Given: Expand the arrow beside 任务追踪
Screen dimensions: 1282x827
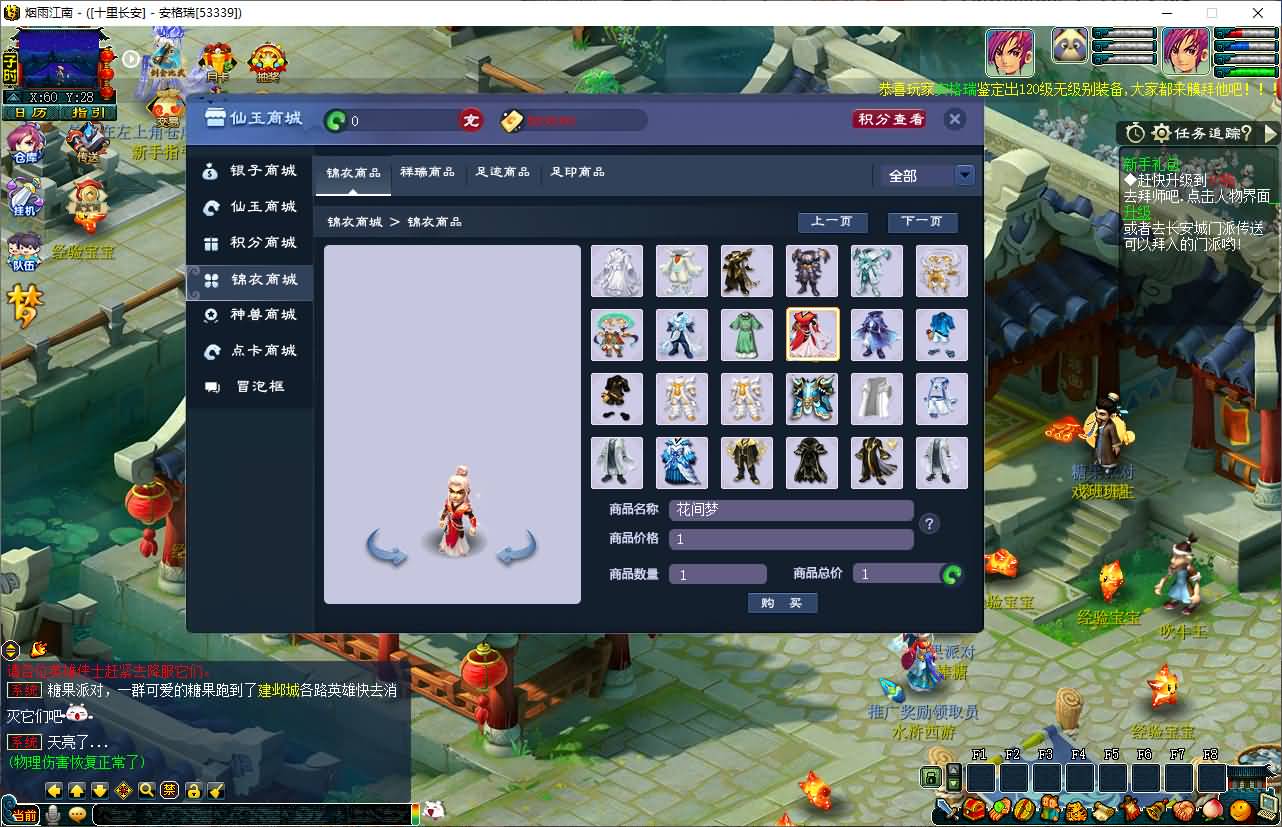Looking at the screenshot, I should tap(1269, 133).
